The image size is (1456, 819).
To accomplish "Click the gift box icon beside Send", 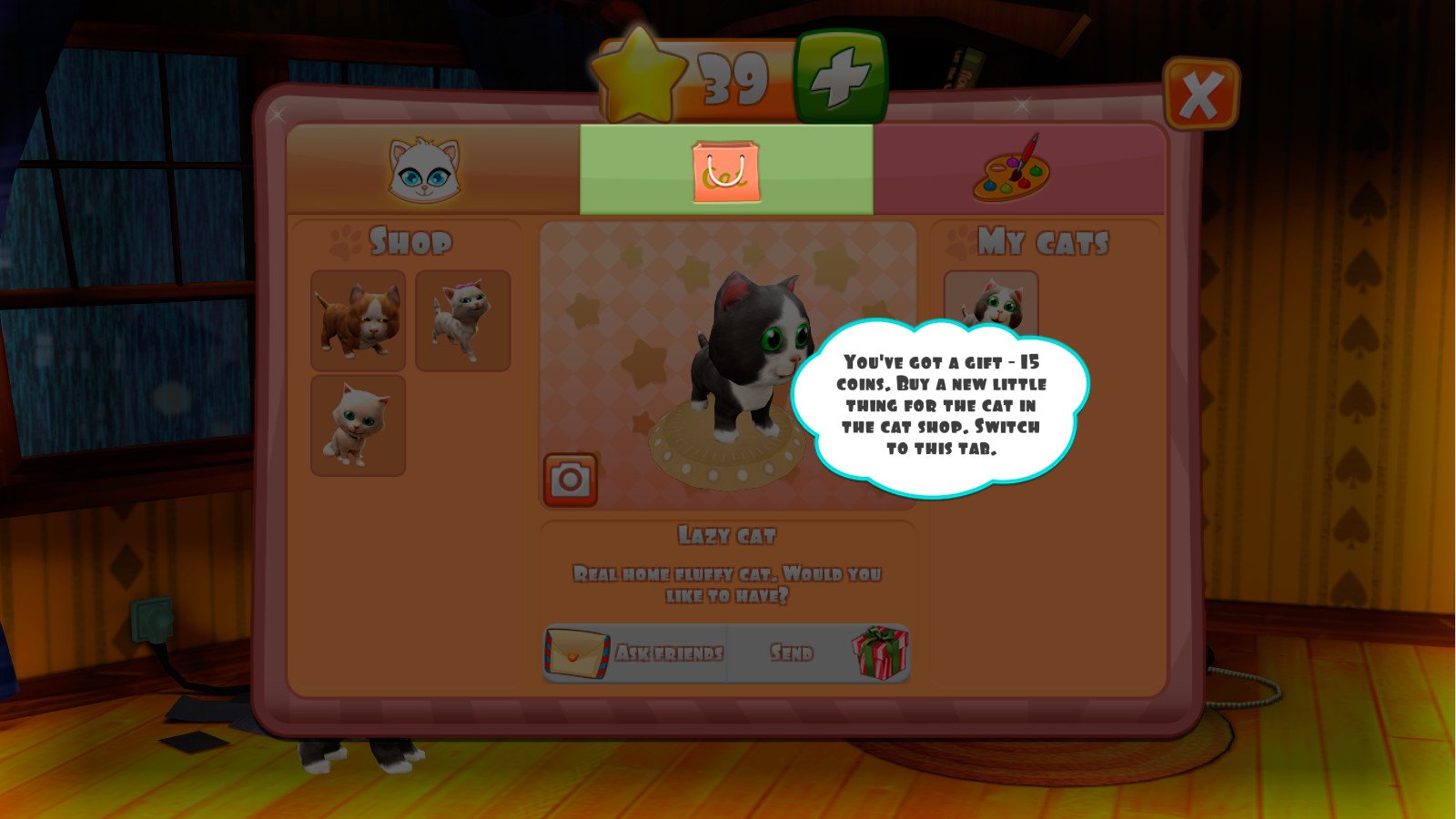I will click(x=876, y=651).
